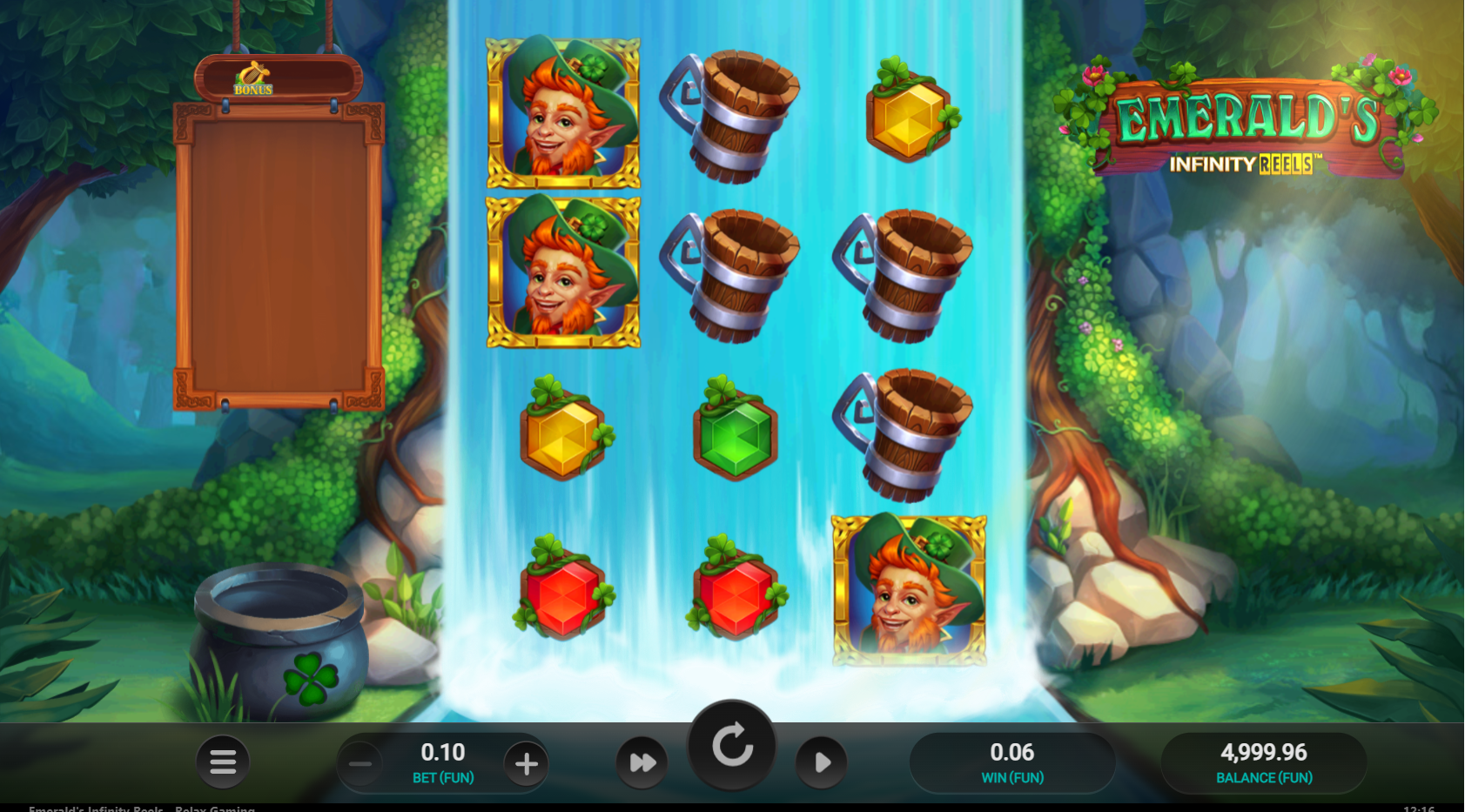Spin the reels with the circular arrow
1465x812 pixels.
coord(732,746)
